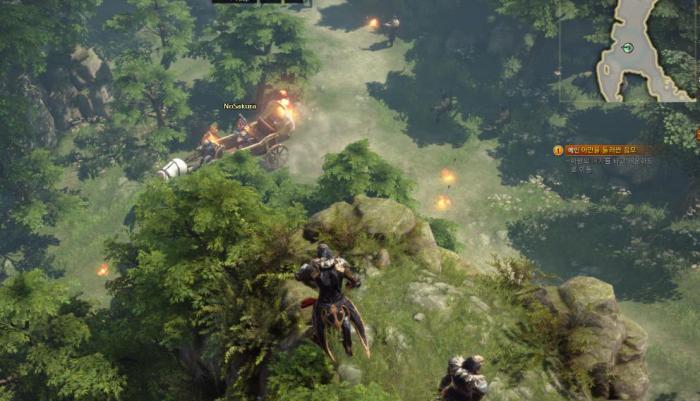This screenshot has height=401, width=700.
Task: Click the numbered quest icon in the tracker
Action: coord(558,150)
